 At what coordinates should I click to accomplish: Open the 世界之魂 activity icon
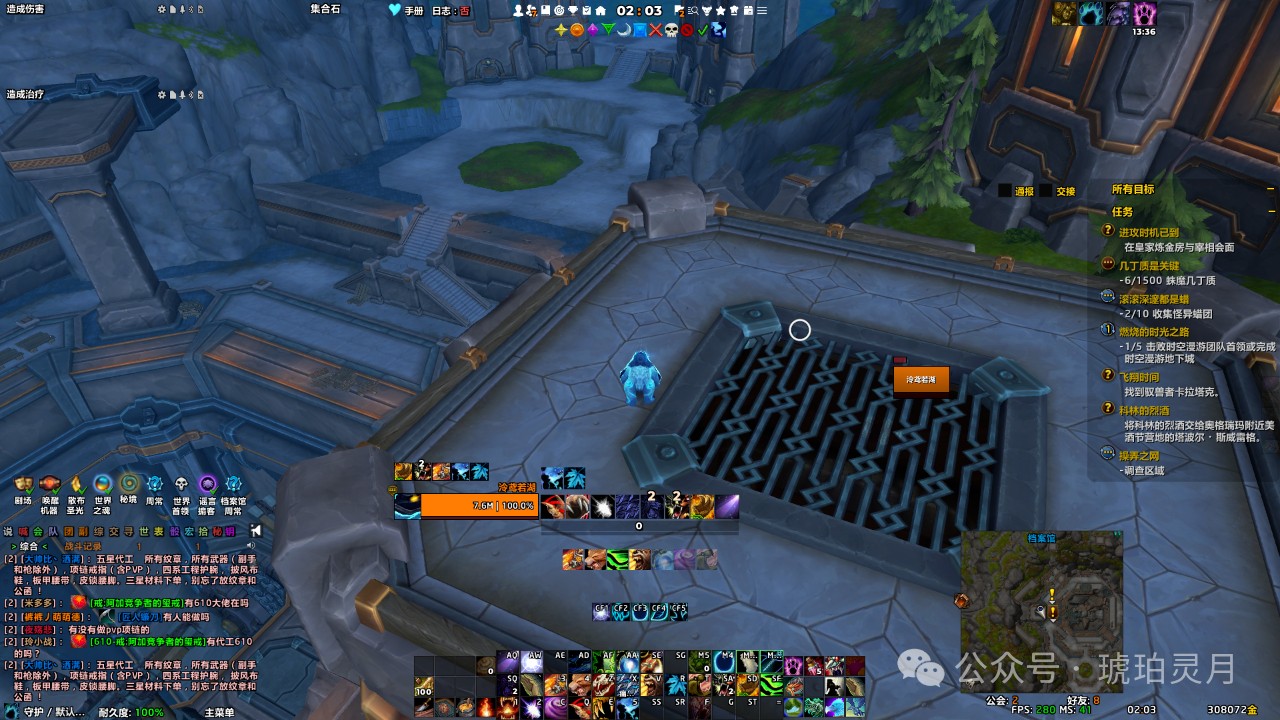pyautogui.click(x=102, y=486)
